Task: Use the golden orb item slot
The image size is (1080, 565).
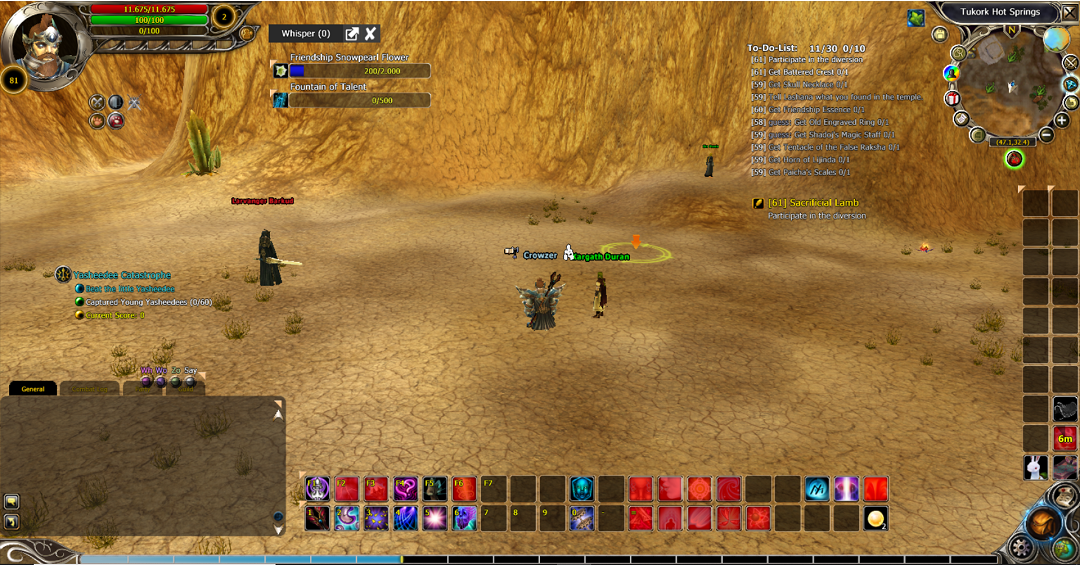Action: click(876, 518)
